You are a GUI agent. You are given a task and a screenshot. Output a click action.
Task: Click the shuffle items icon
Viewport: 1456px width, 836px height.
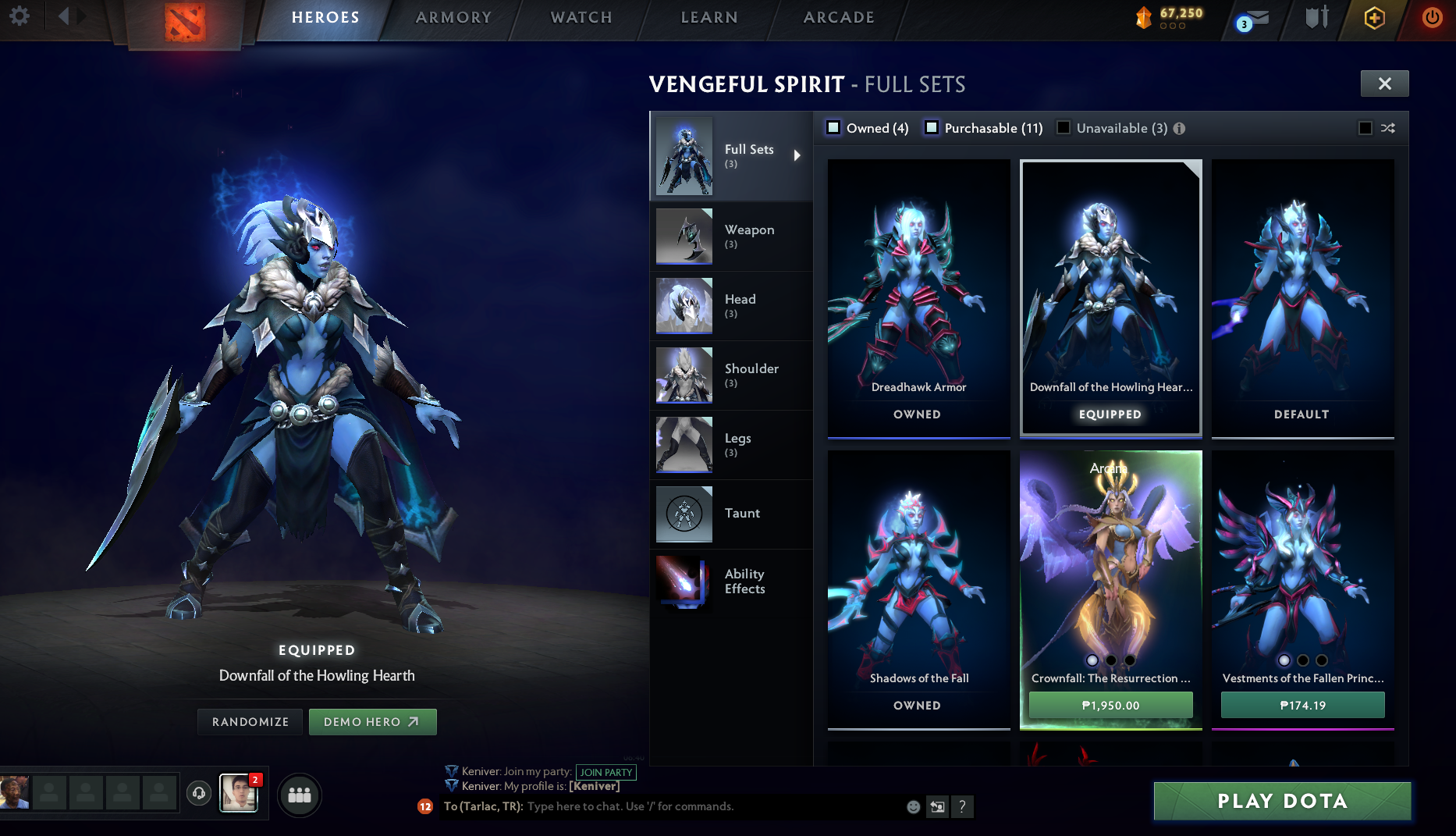pyautogui.click(x=1388, y=128)
